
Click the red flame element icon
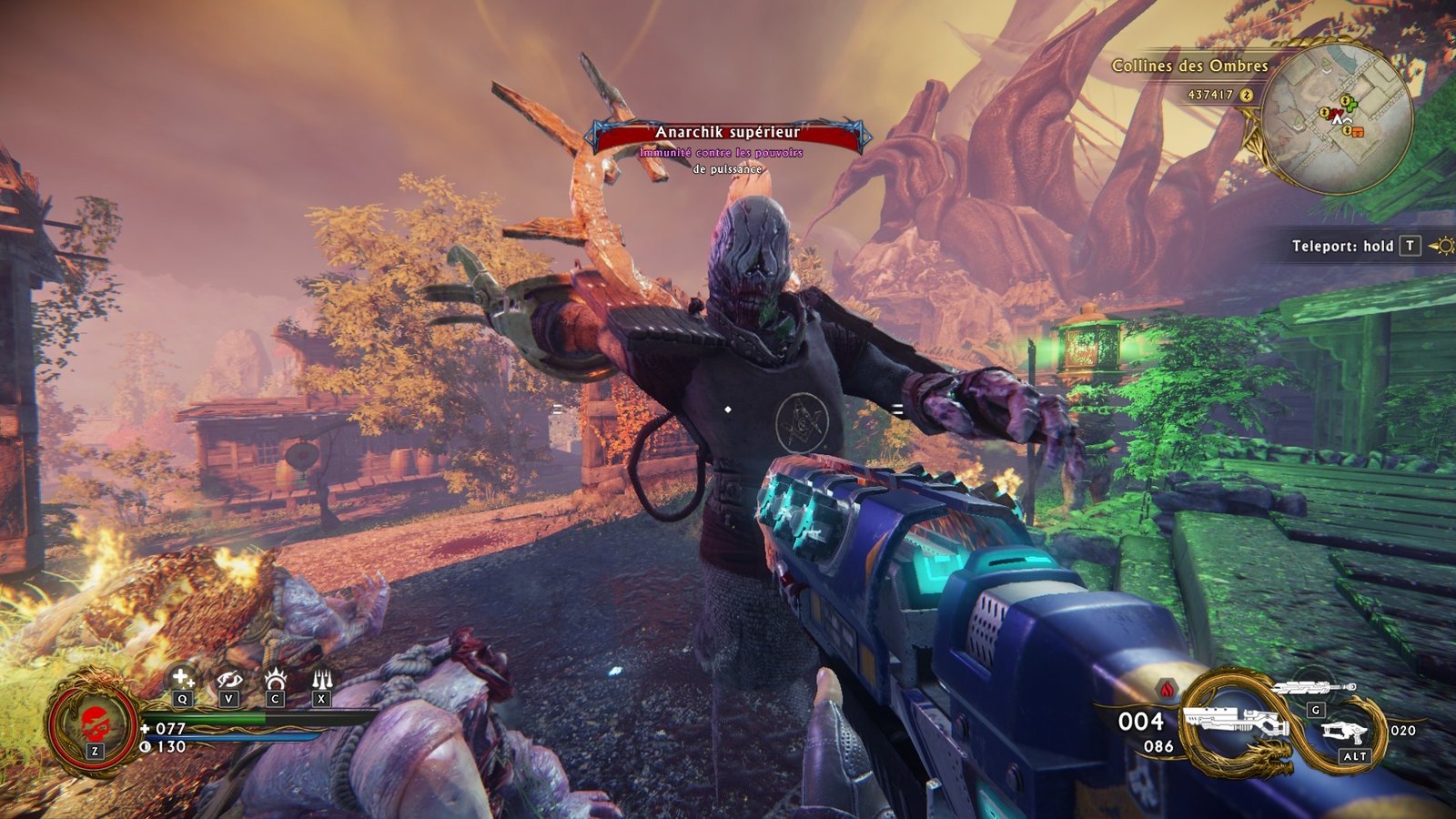click(1167, 687)
